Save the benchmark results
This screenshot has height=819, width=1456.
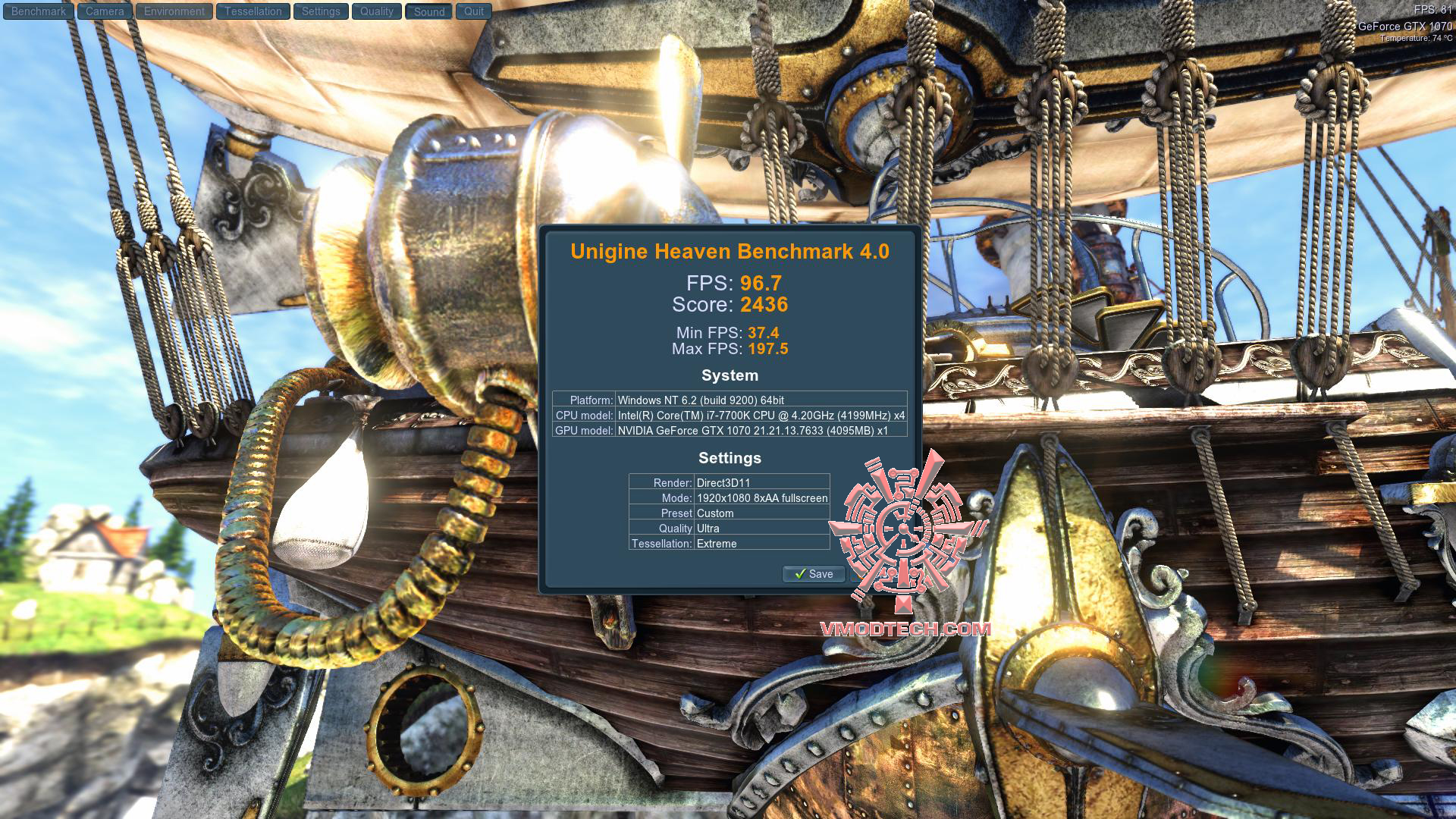[x=814, y=574]
